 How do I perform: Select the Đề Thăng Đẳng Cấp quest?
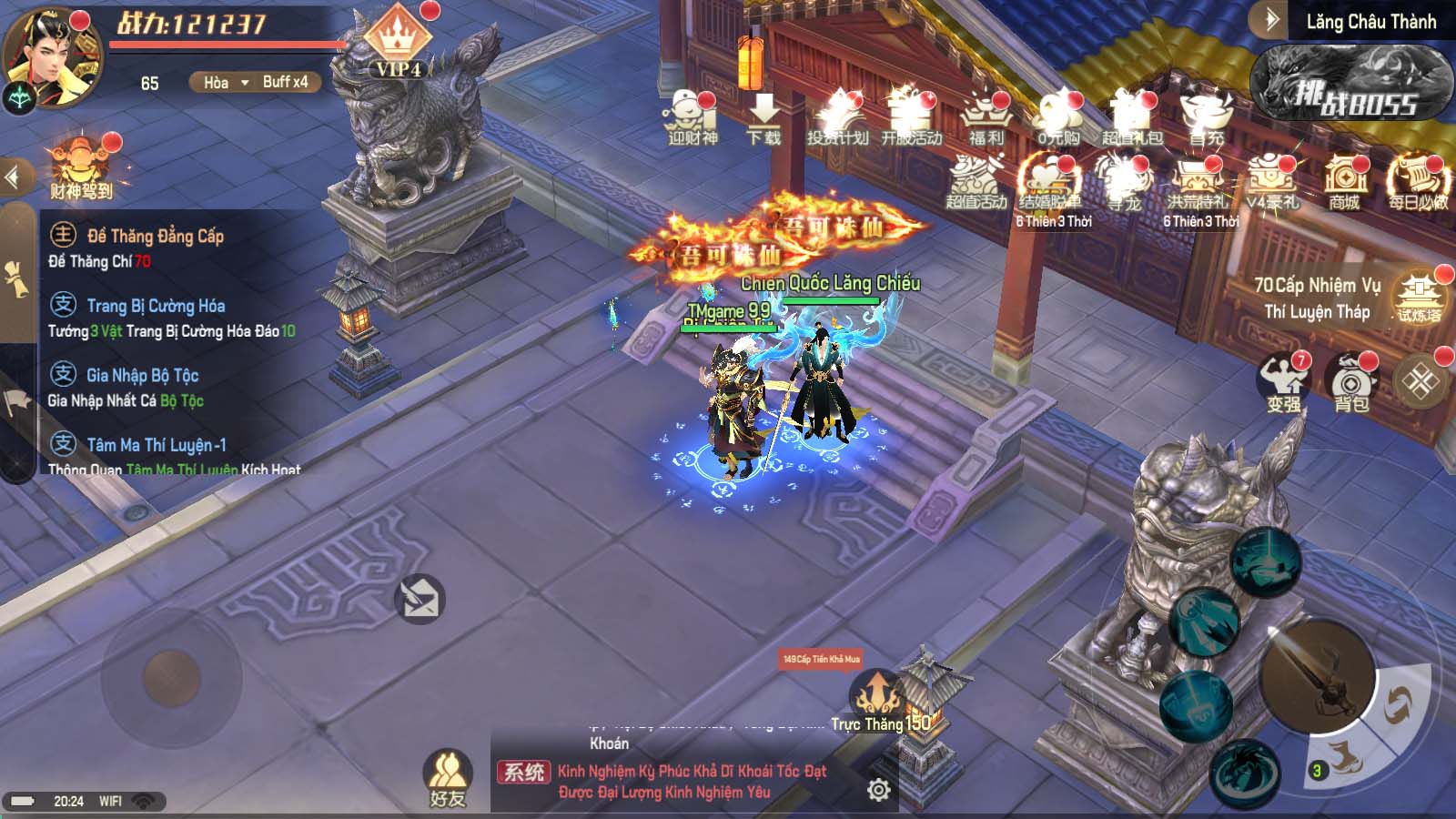156,237
